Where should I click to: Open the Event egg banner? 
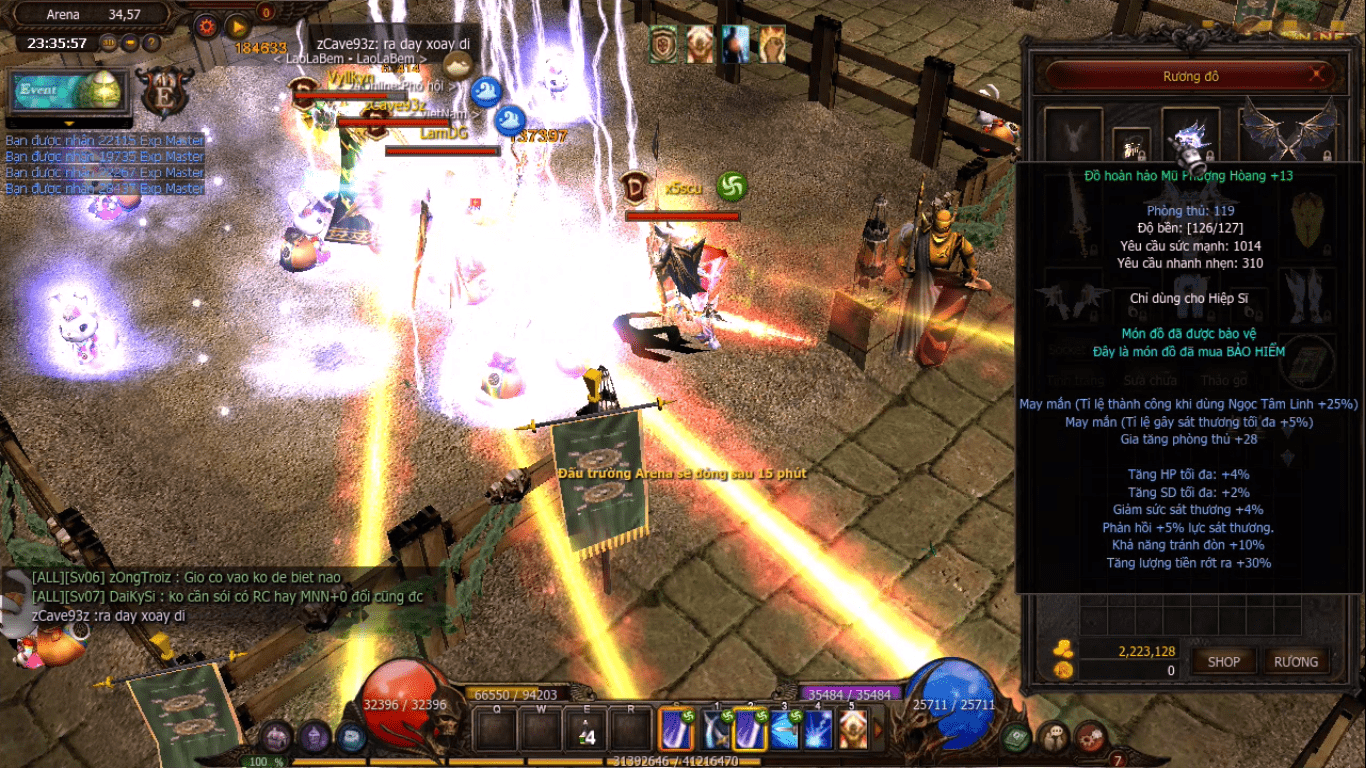67,91
